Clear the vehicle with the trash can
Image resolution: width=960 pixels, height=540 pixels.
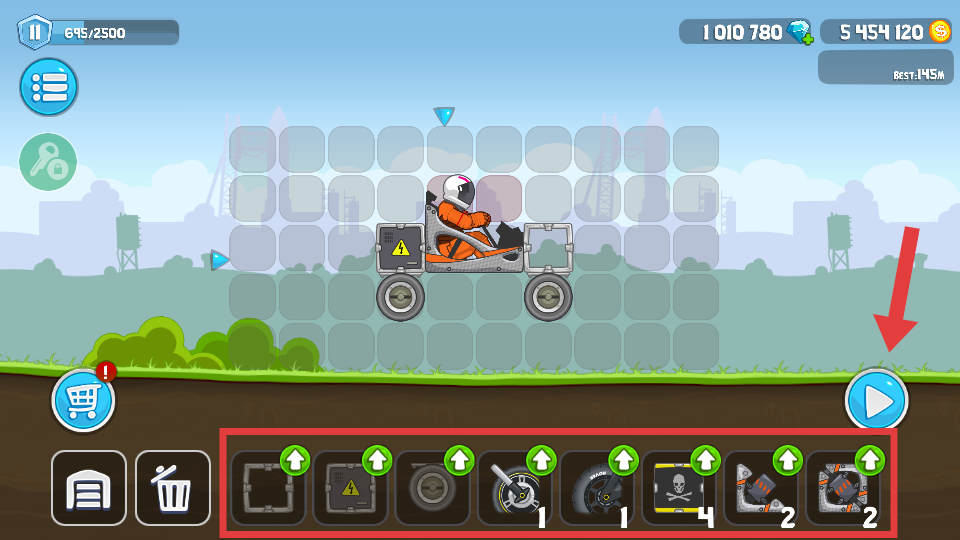[x=173, y=488]
